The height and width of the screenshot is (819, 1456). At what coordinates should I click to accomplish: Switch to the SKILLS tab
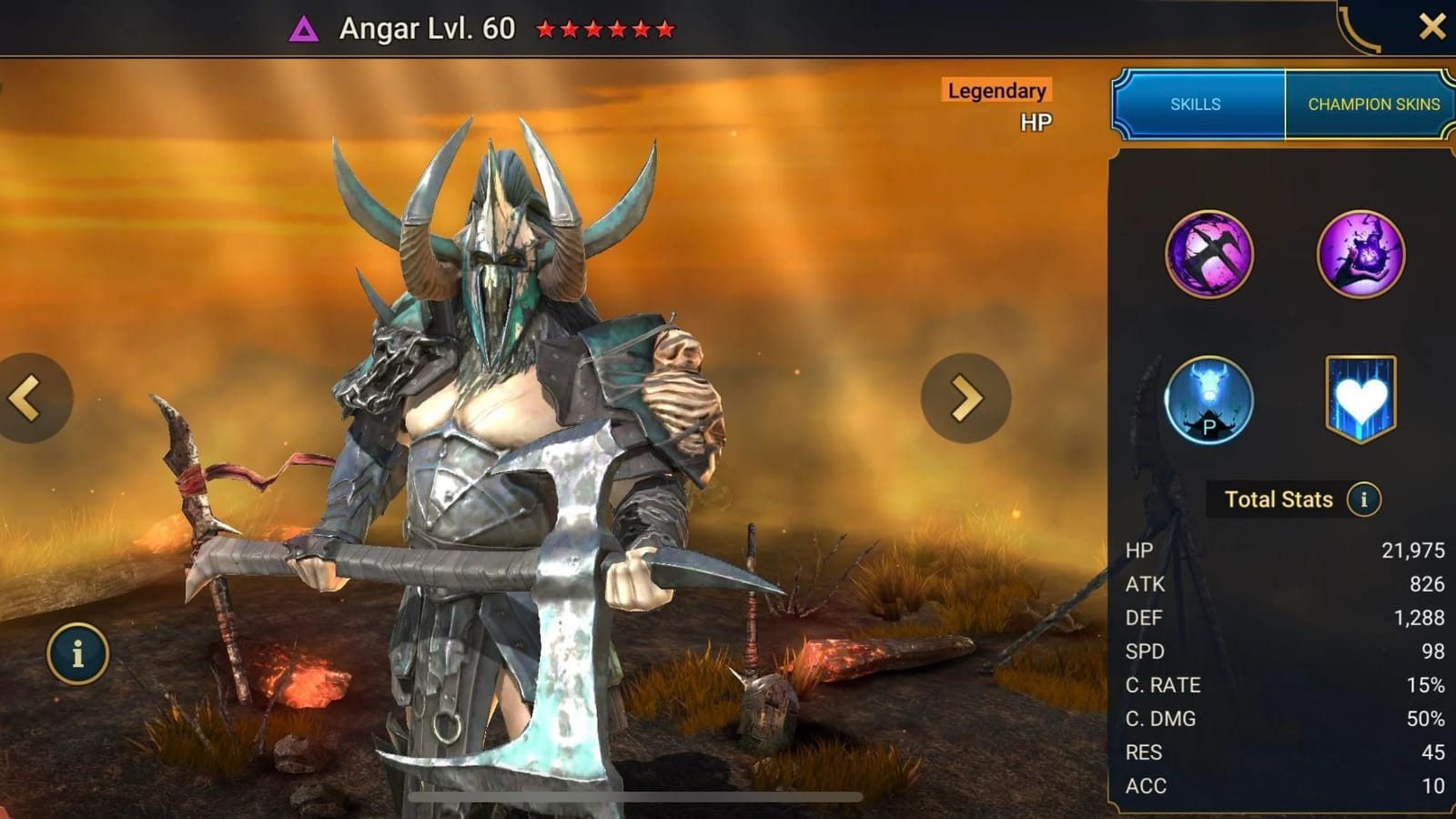(1195, 105)
